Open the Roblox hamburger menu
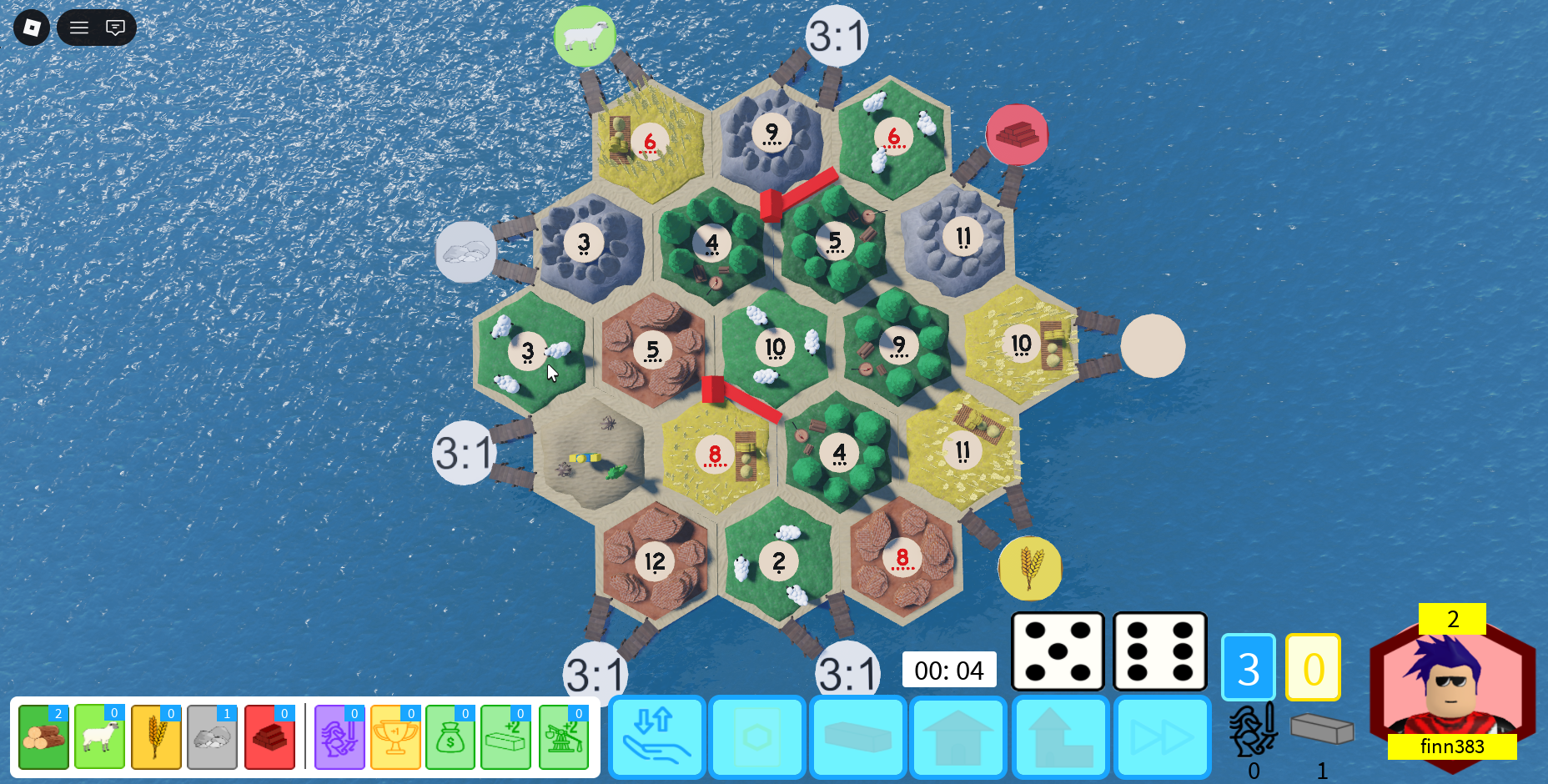Viewport: 1548px width, 784px height. point(78,28)
